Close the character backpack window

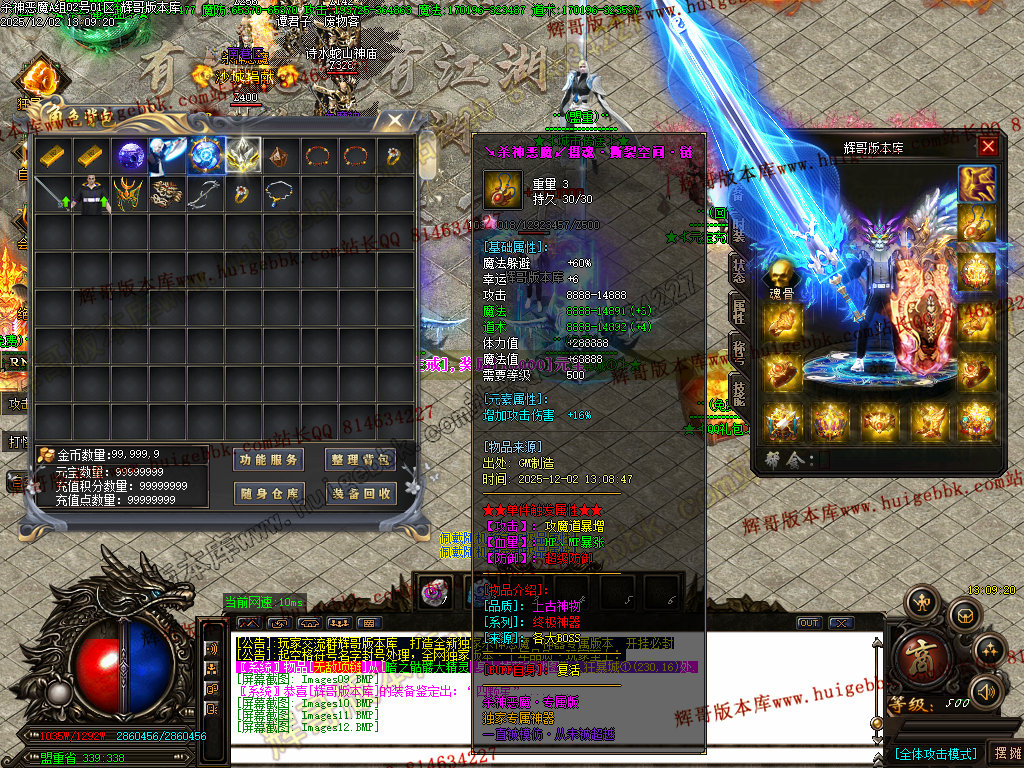395,121
